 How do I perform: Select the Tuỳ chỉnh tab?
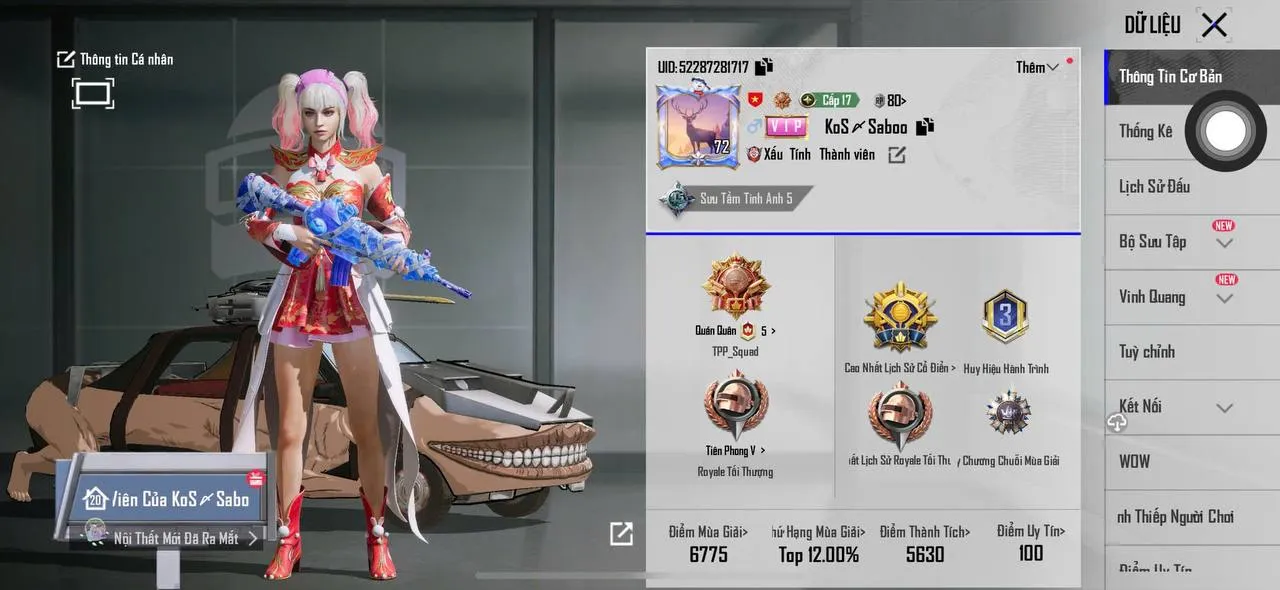pyautogui.click(x=1147, y=352)
